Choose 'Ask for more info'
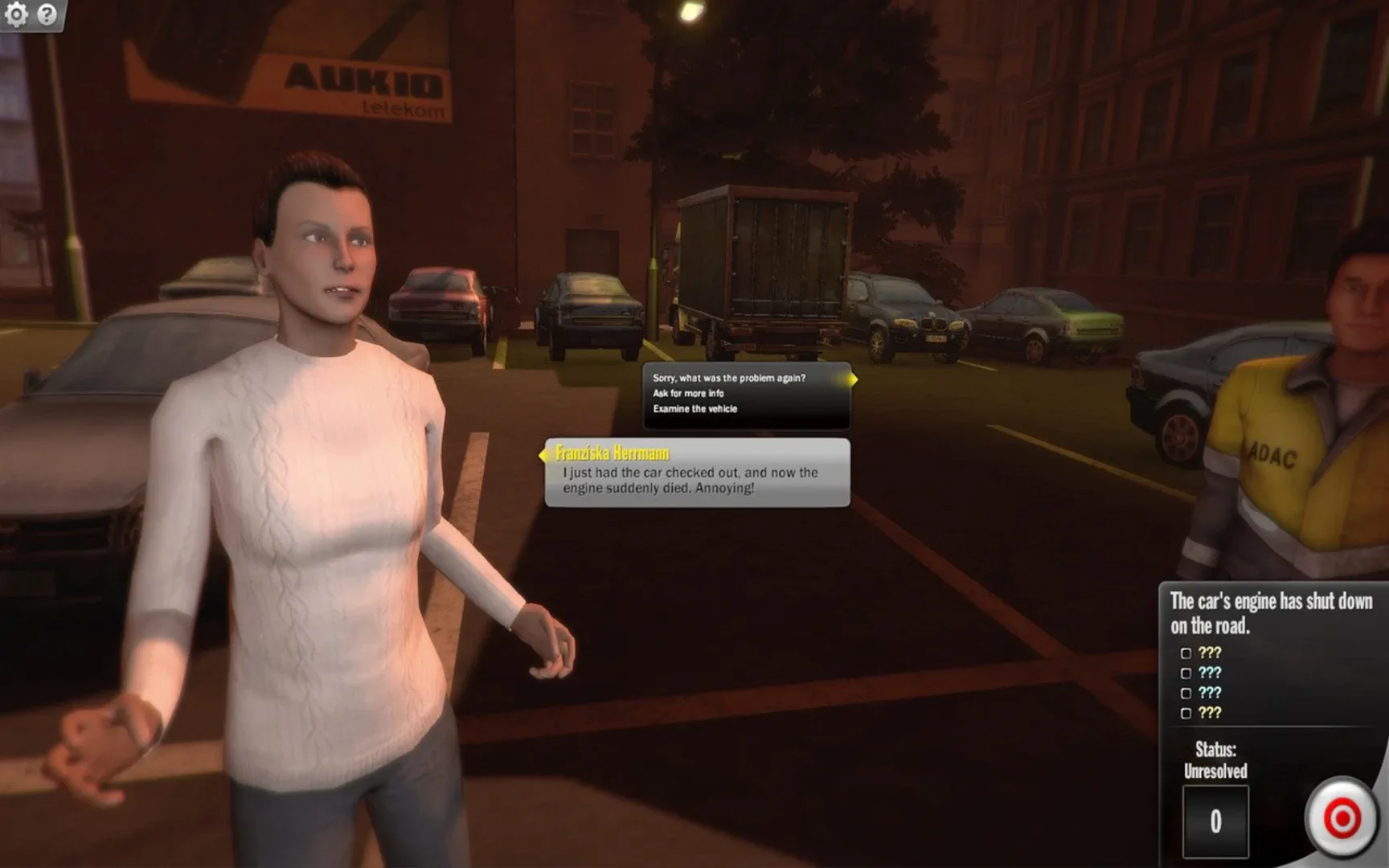 coord(687,393)
